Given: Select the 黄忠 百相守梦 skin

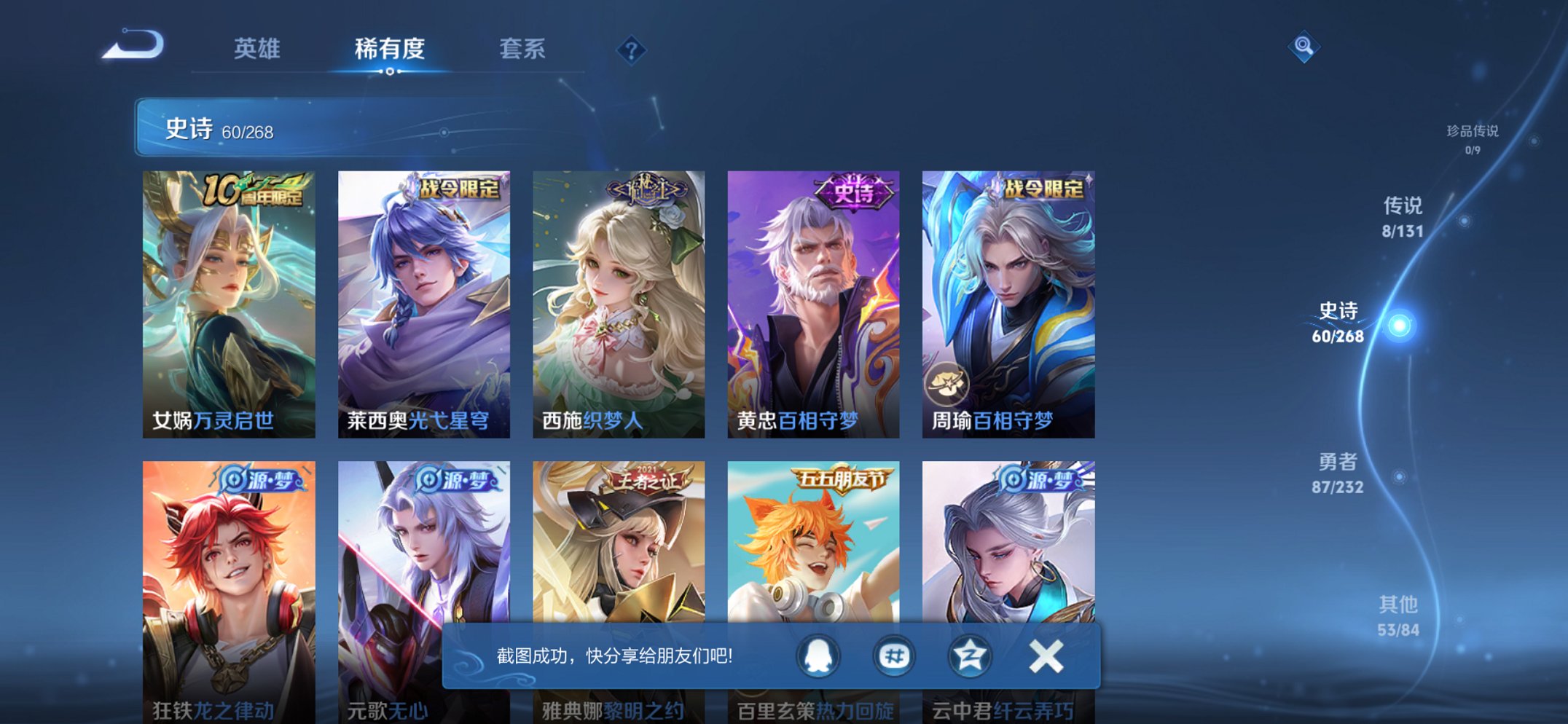Looking at the screenshot, I should pos(811,302).
